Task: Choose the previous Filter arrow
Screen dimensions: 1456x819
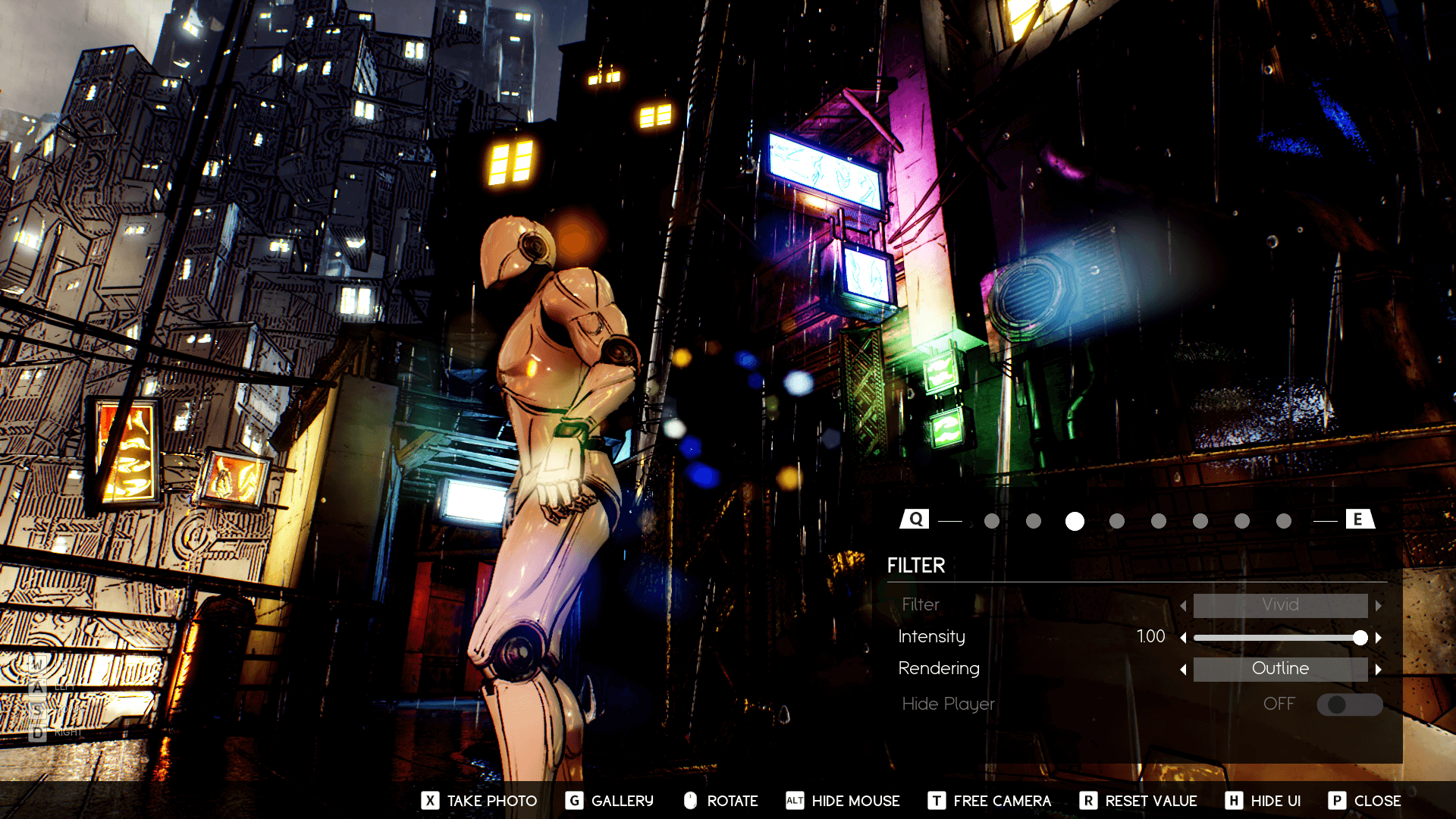Action: click(1183, 606)
